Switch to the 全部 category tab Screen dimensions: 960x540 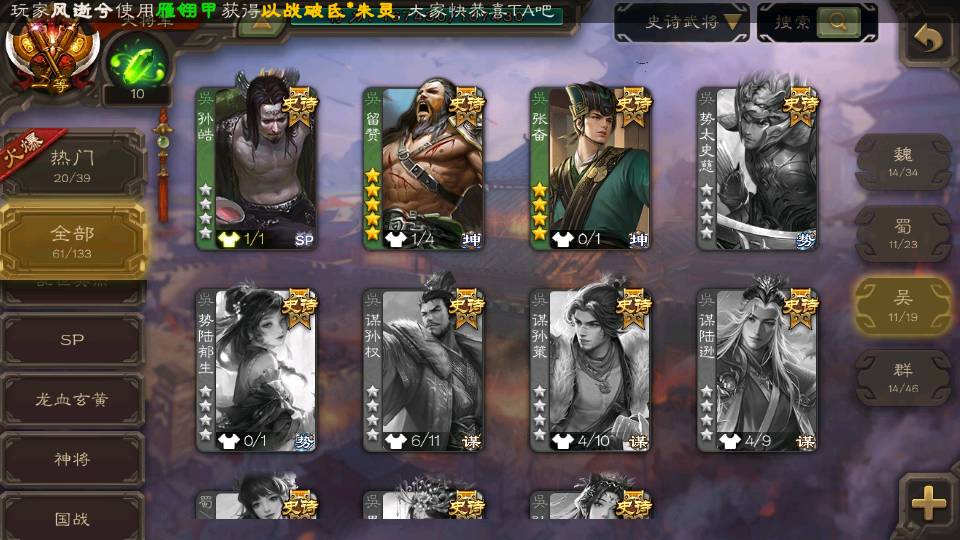pyautogui.click(x=72, y=240)
